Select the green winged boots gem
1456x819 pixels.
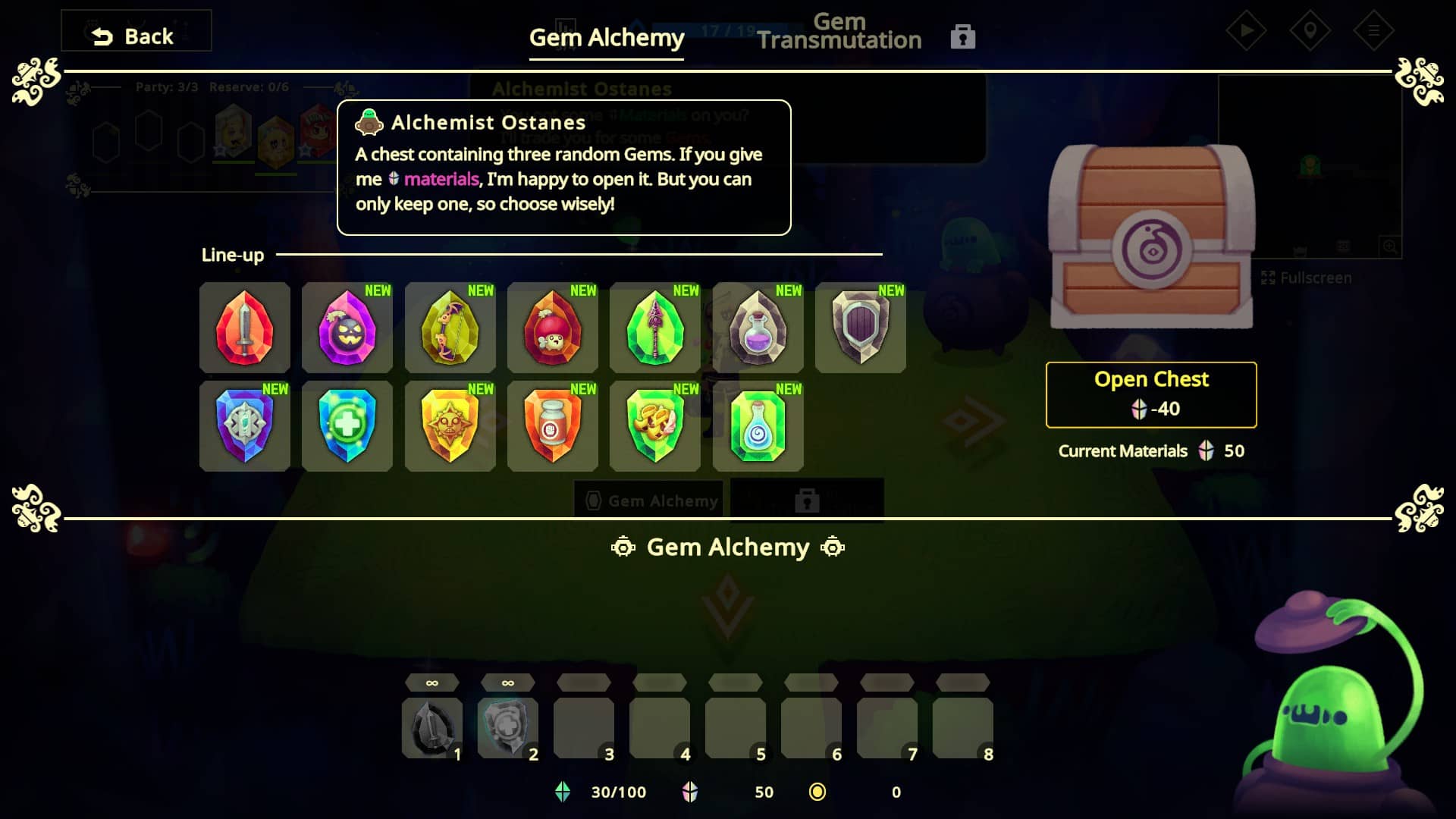[655, 426]
